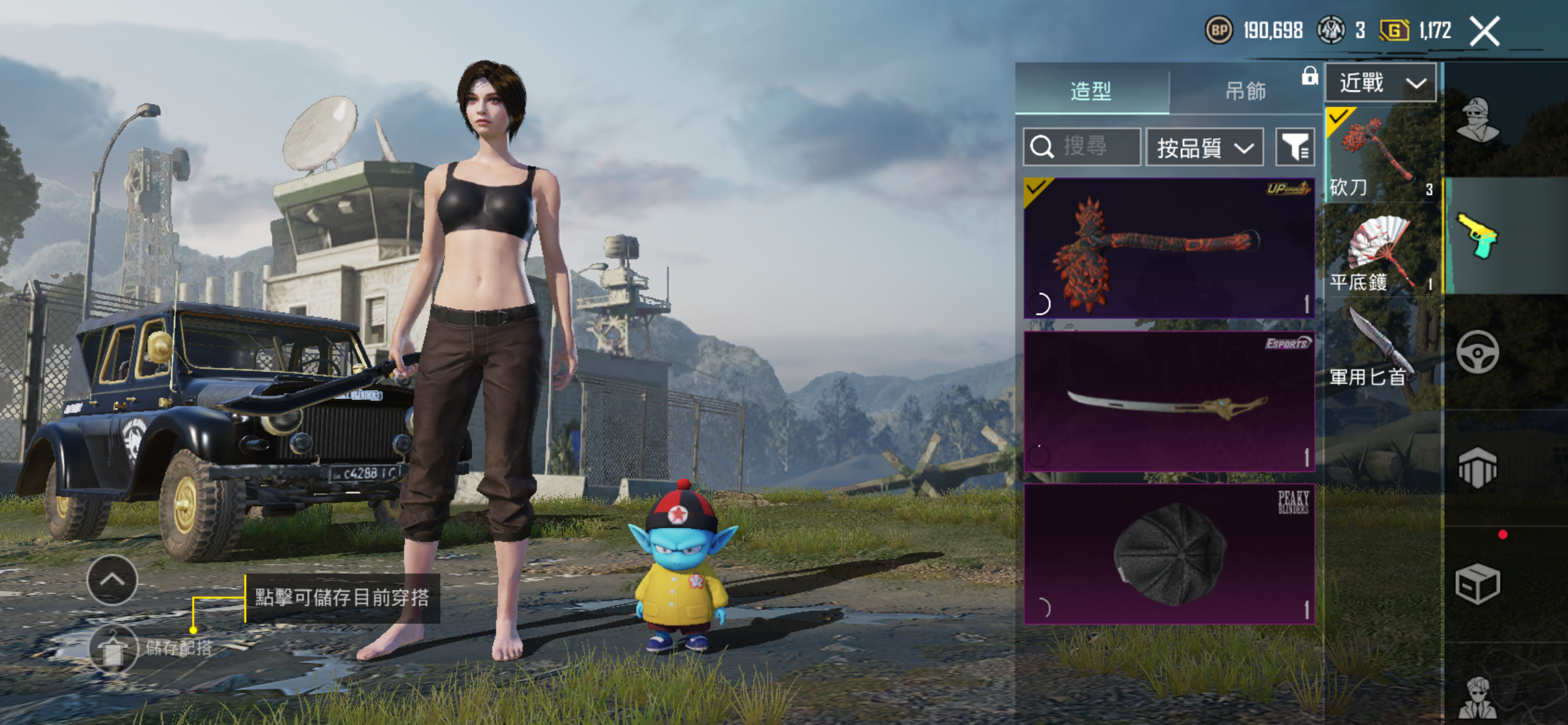Open the 吊飾 tab
This screenshot has width=1568, height=725.
(x=1245, y=90)
